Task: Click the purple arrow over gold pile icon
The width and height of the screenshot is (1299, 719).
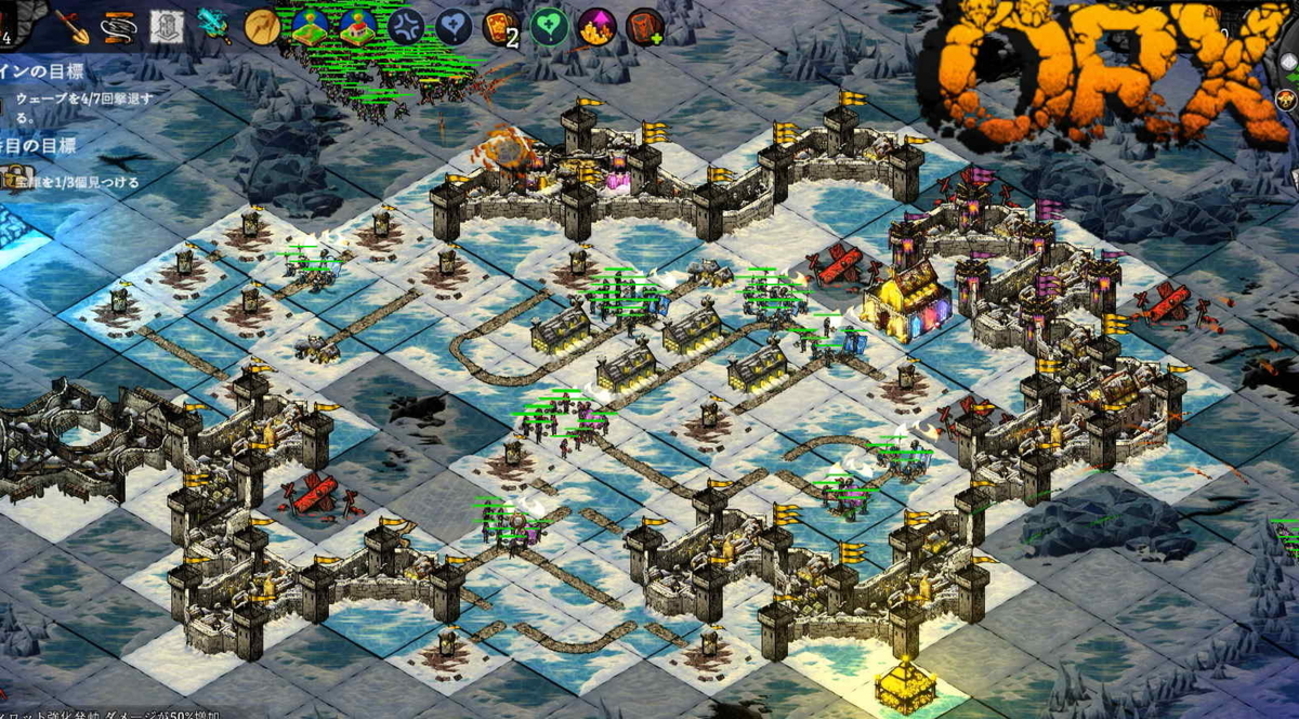Action: (594, 27)
